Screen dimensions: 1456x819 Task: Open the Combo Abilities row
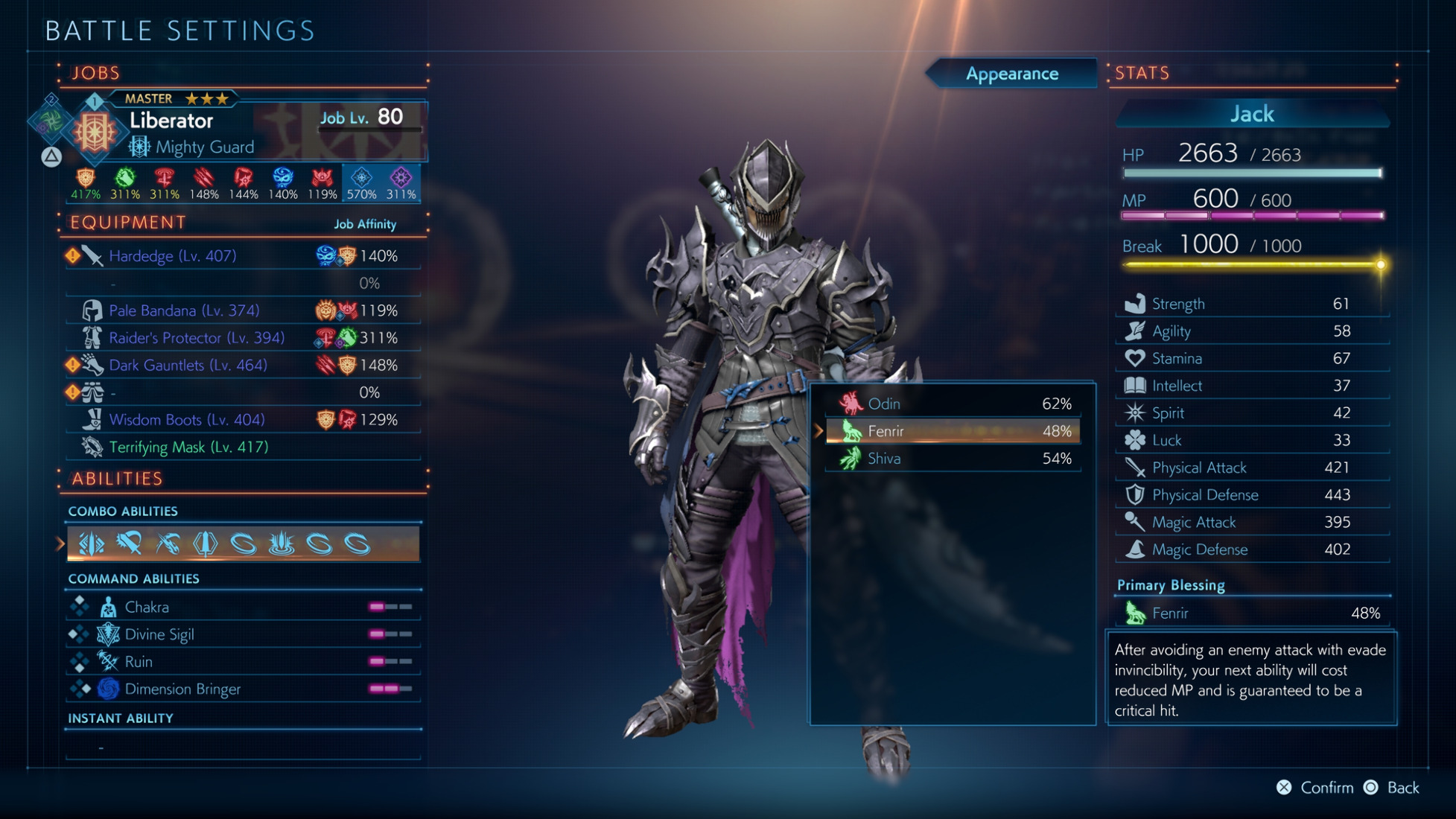(x=243, y=544)
